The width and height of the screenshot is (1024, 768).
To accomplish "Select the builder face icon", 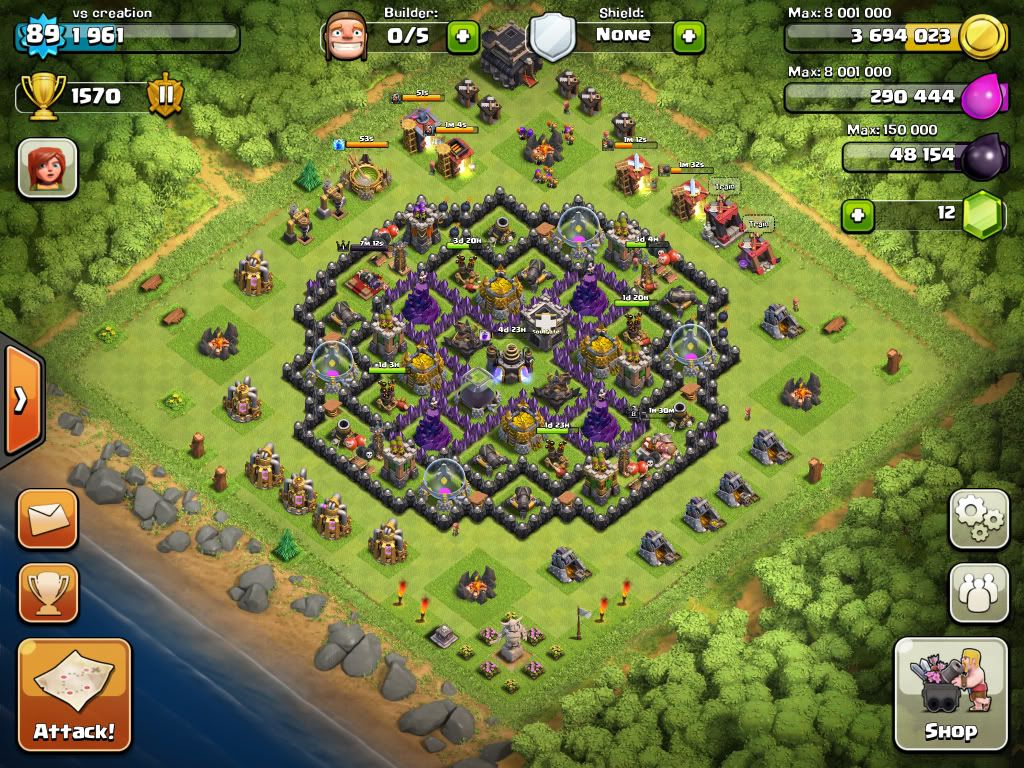I will coord(346,36).
